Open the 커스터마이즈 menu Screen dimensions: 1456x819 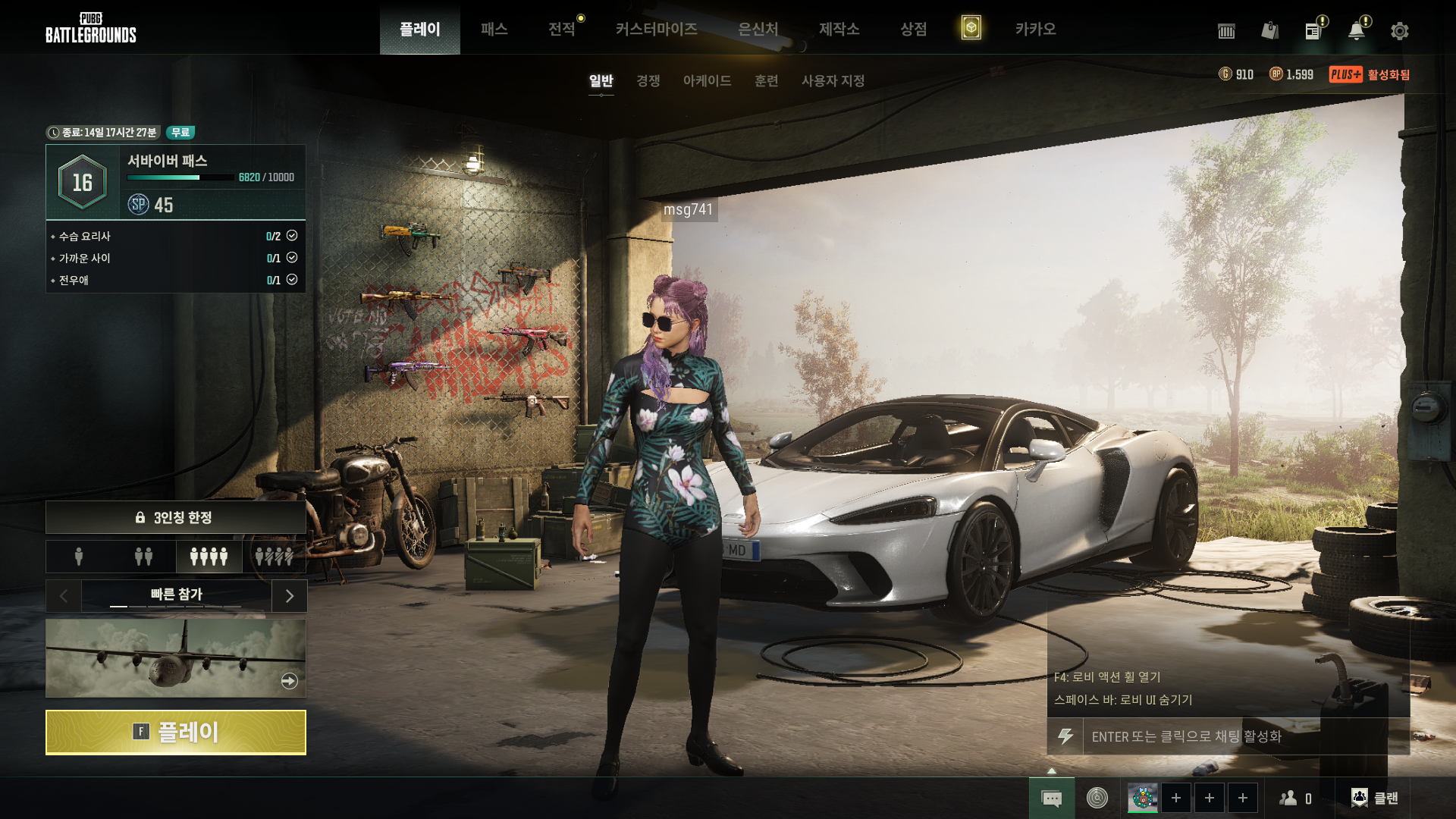click(x=656, y=29)
